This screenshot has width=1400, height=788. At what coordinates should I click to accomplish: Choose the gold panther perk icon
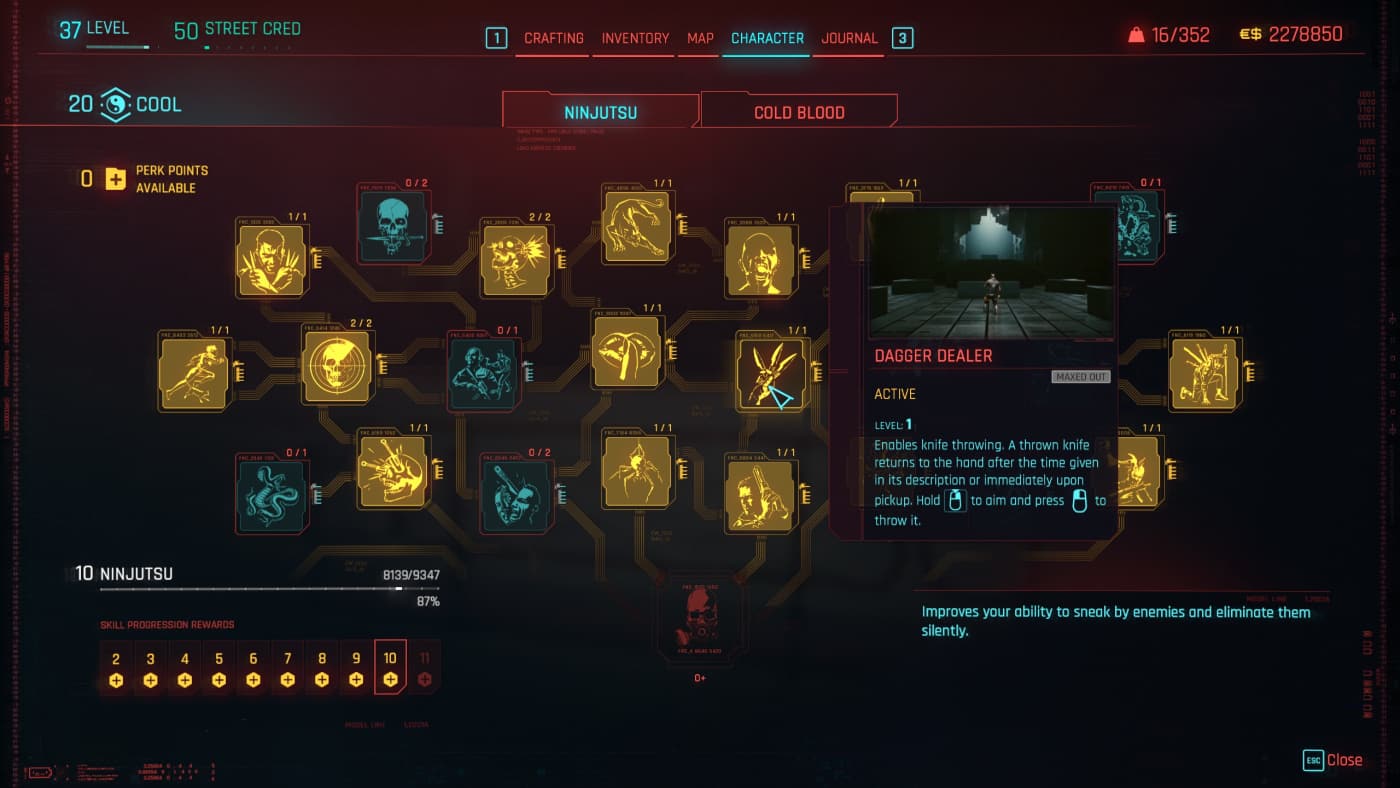click(638, 227)
